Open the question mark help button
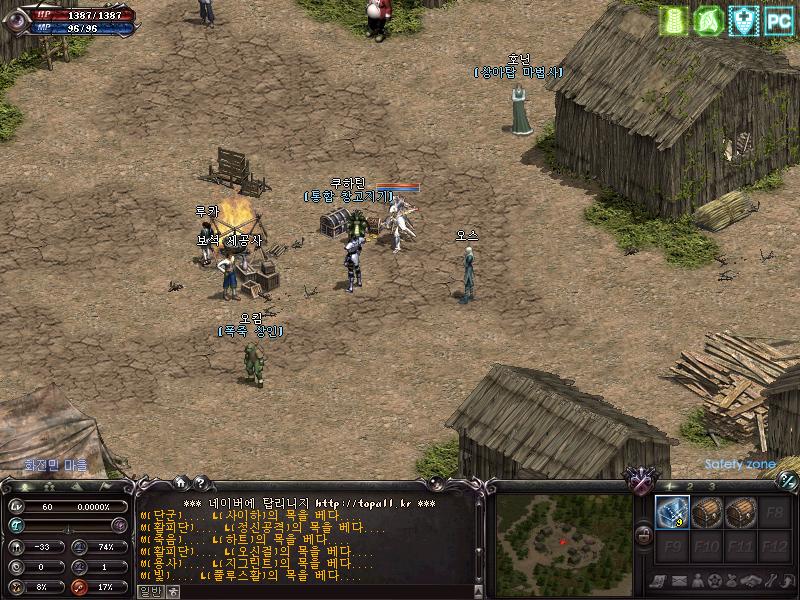The height and width of the screenshot is (600, 800). [199, 482]
